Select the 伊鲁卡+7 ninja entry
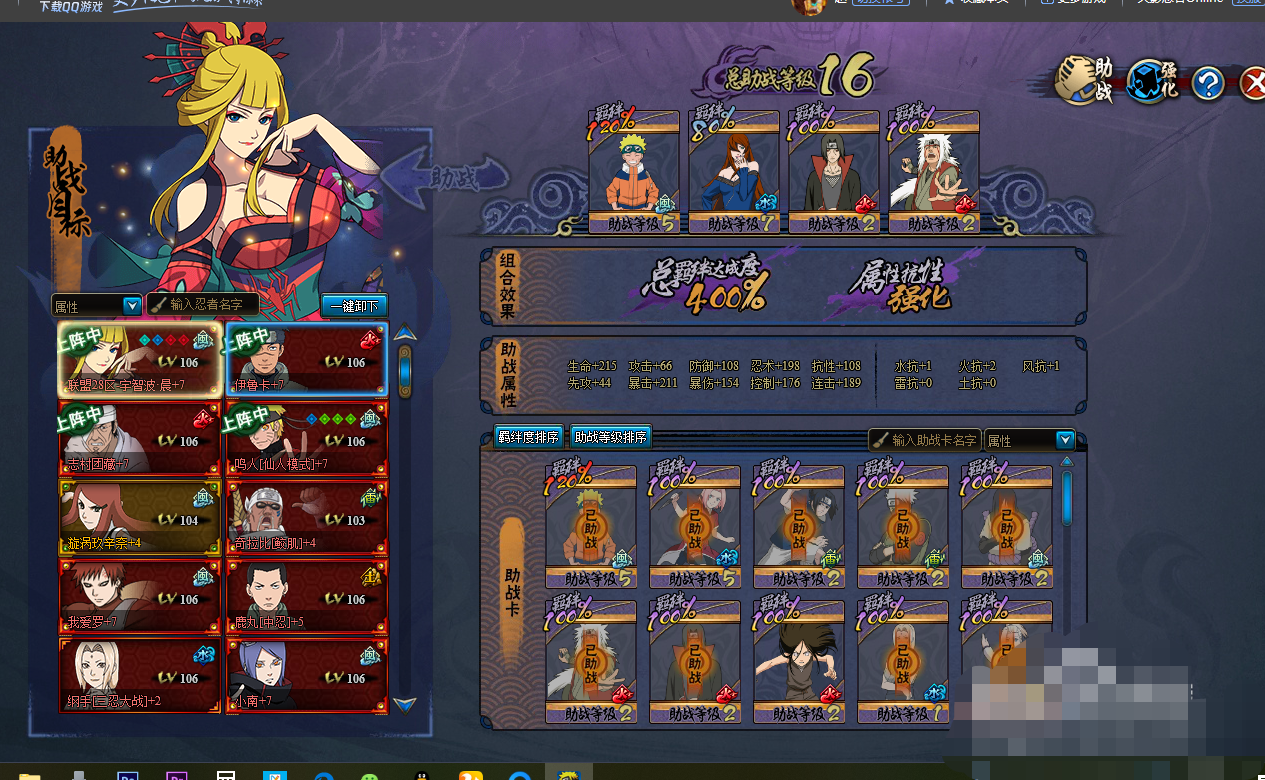The height and width of the screenshot is (780, 1265). click(x=306, y=358)
